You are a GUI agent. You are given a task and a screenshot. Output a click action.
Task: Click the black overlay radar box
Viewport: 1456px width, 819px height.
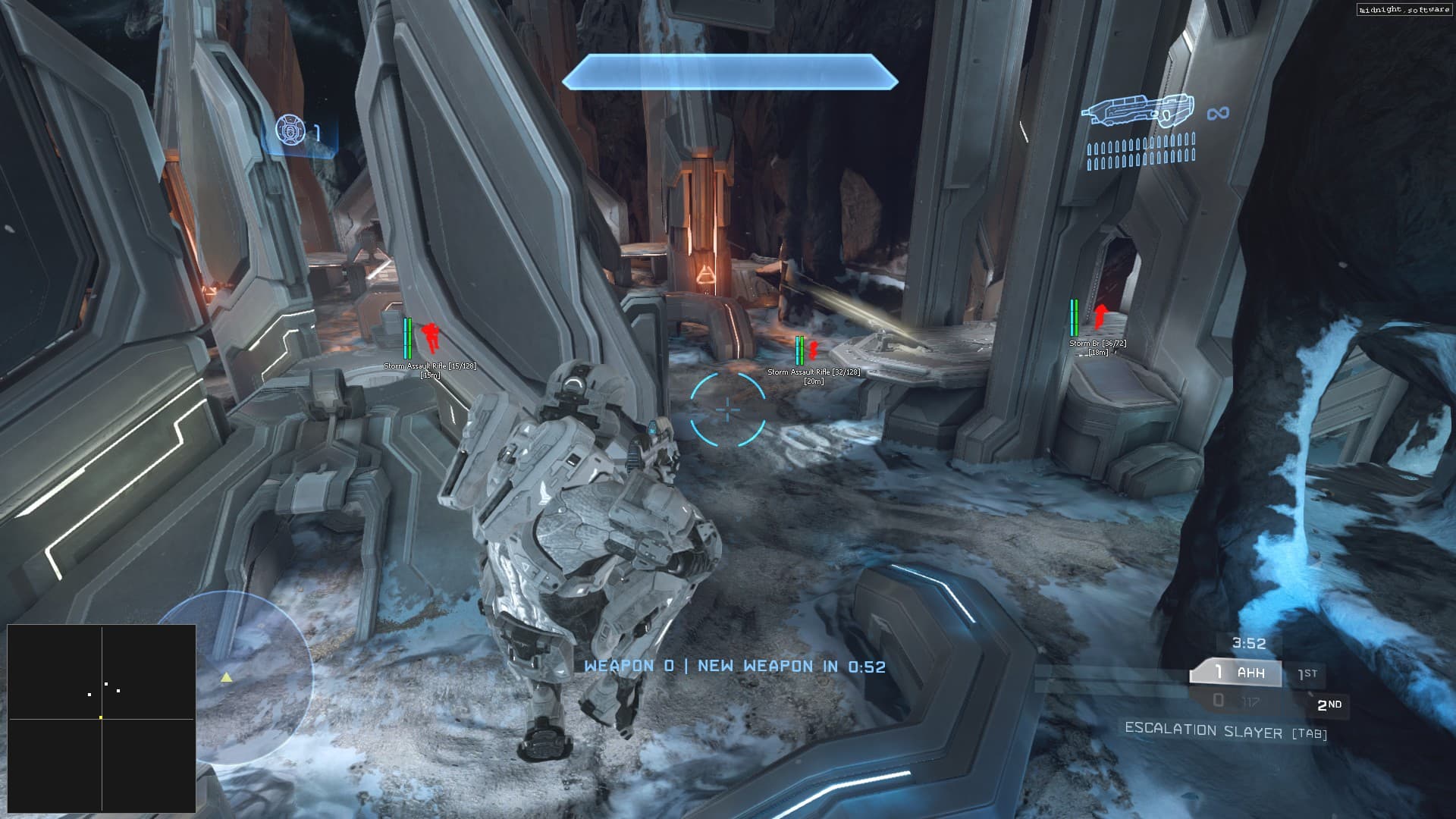click(102, 718)
